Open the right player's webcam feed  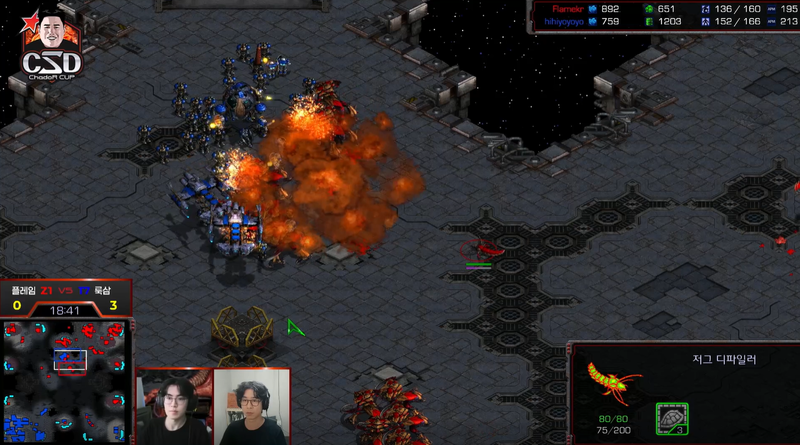click(x=253, y=407)
